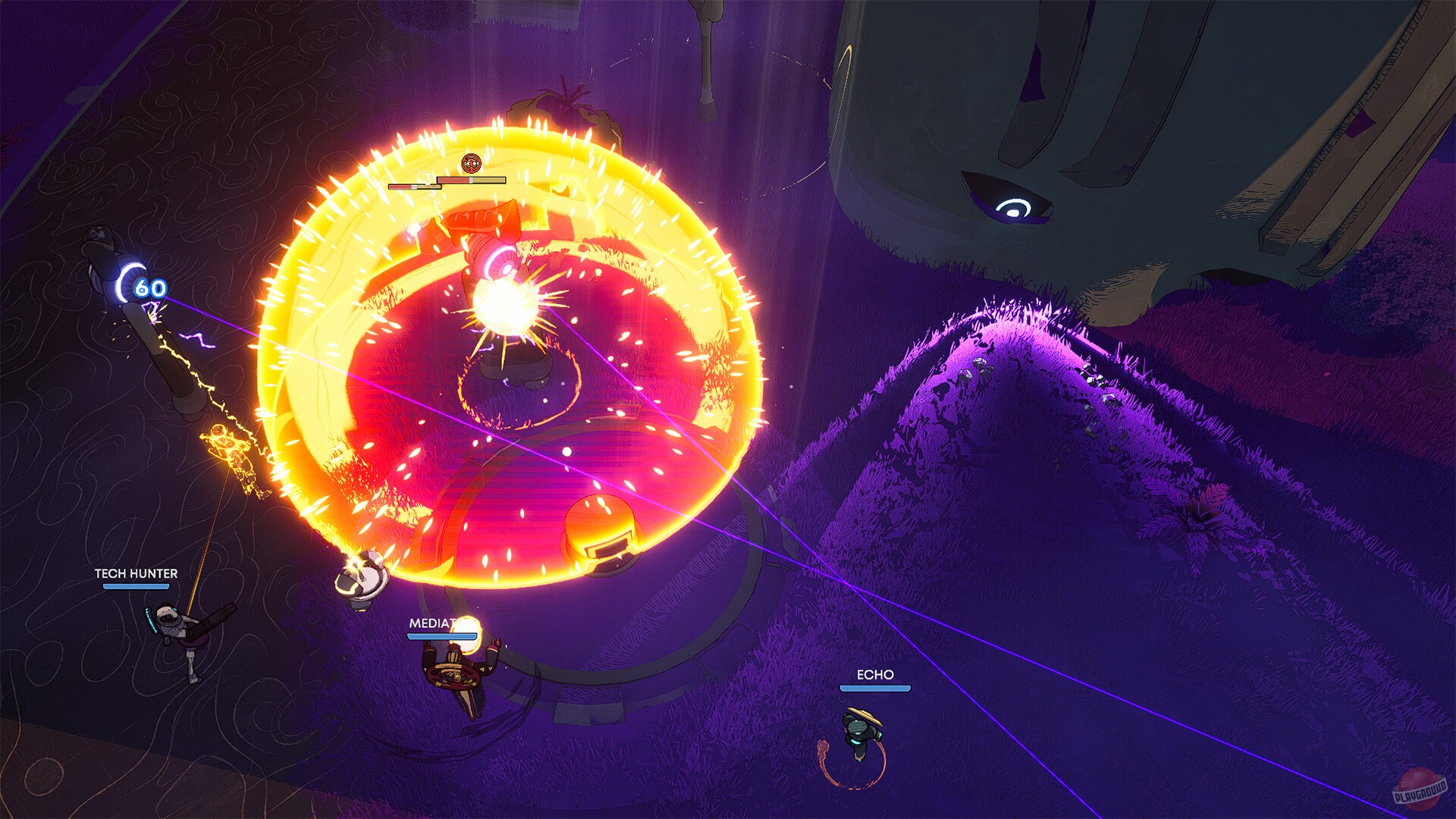Screen dimensions: 1456x819
Task: Expand the smaller stacked enemy bar
Action: 416,187
